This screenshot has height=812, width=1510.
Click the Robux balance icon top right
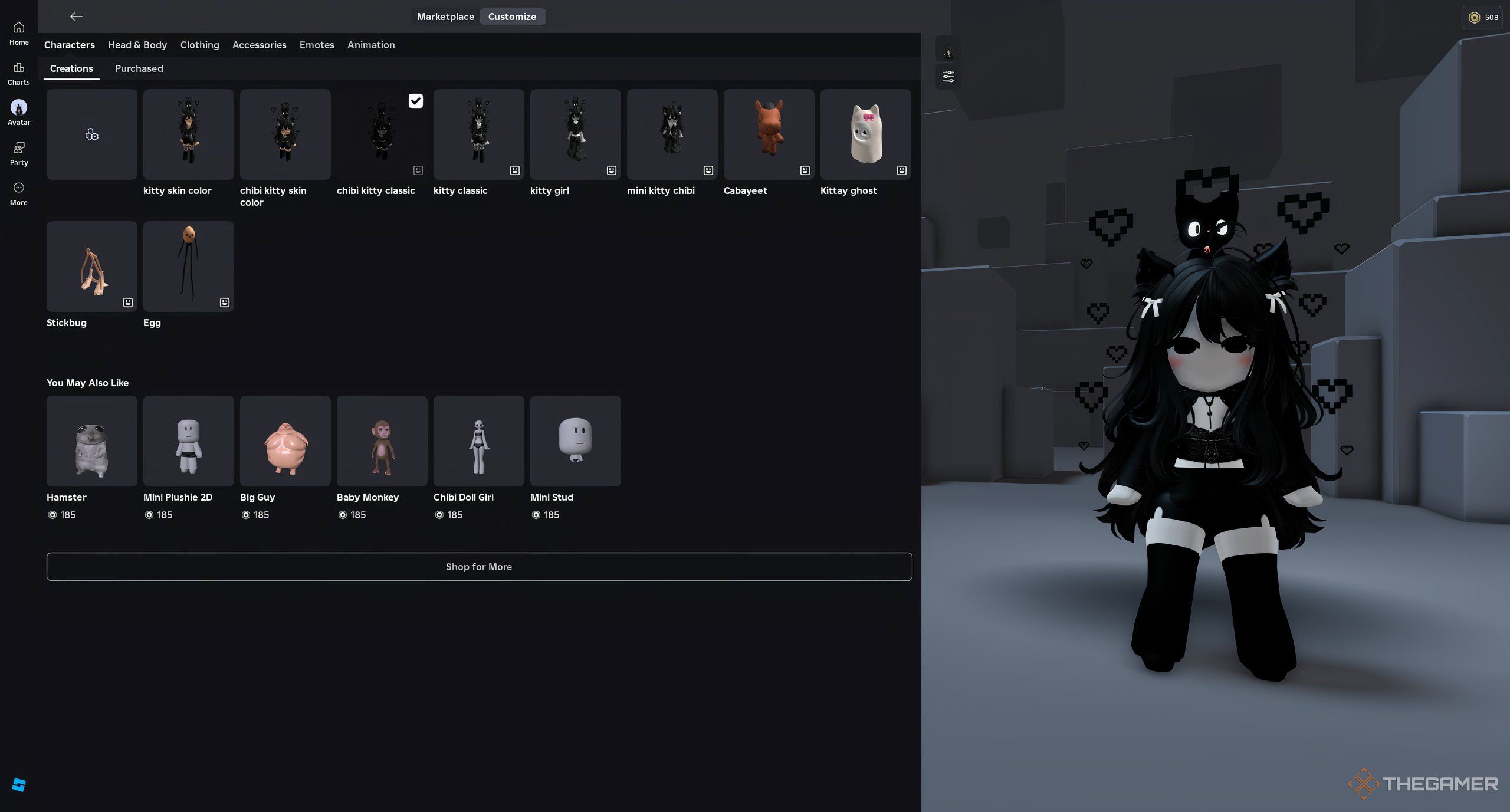(x=1472, y=17)
